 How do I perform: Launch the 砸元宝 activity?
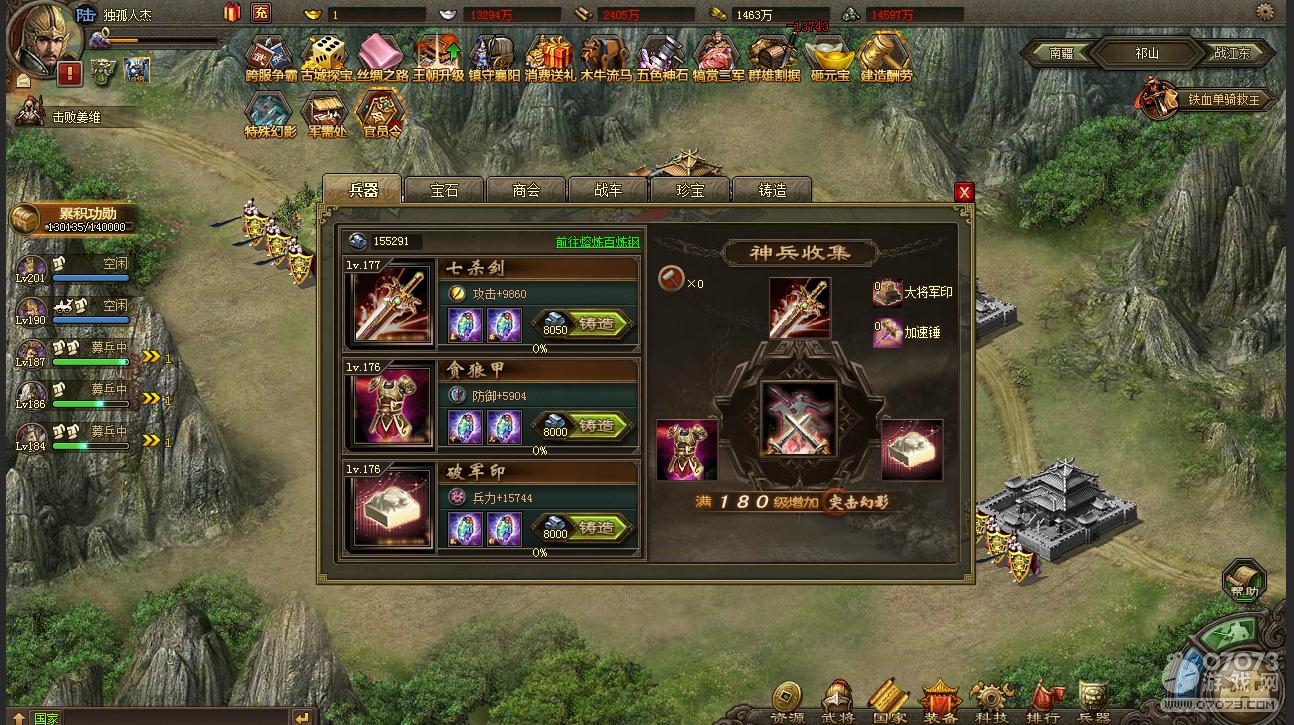click(830, 58)
